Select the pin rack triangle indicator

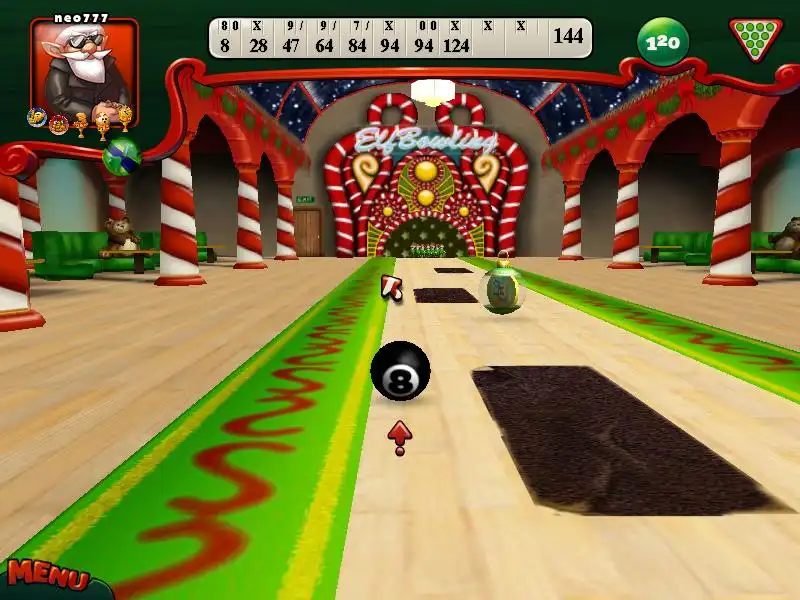pyautogui.click(x=755, y=39)
